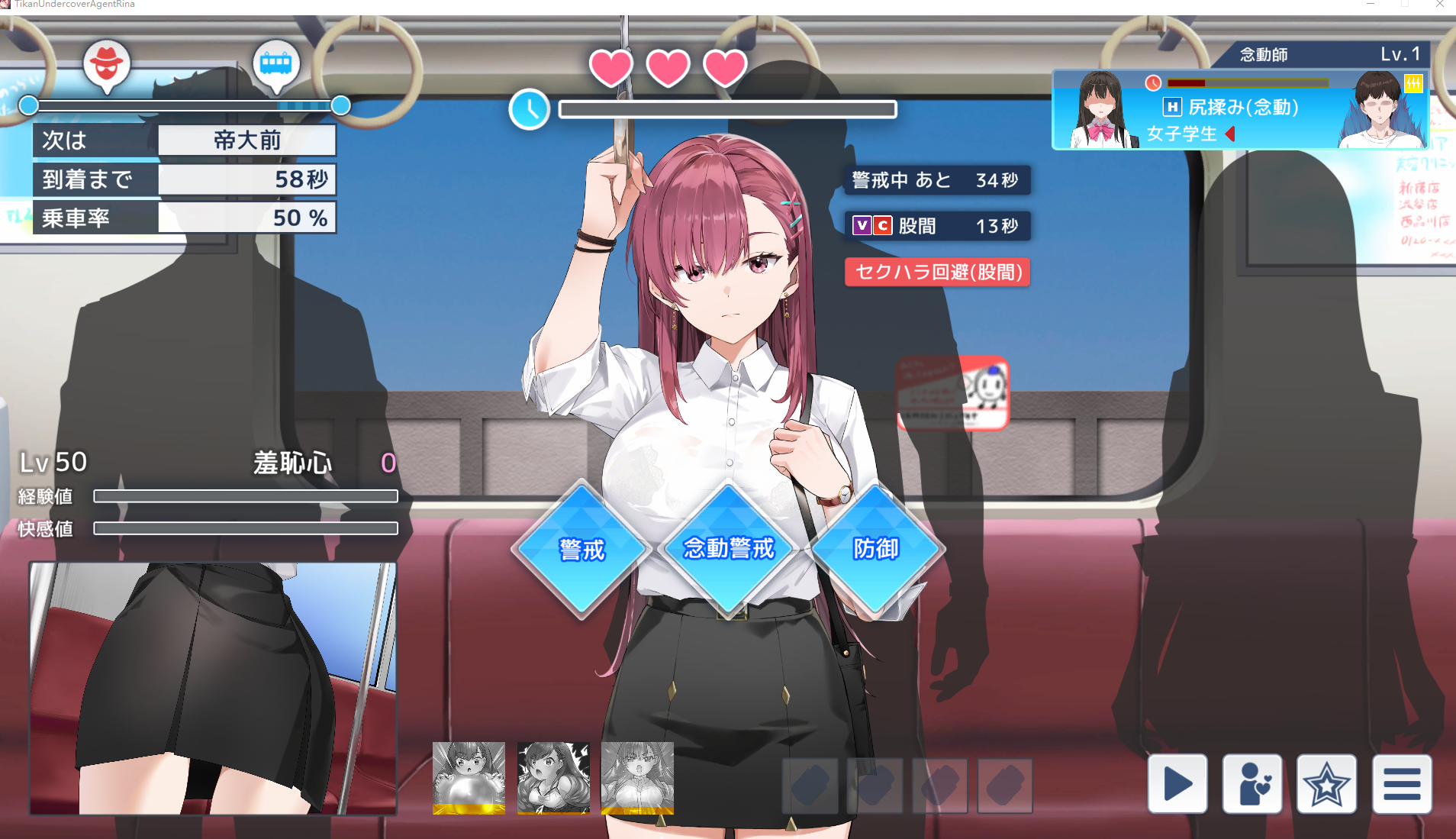Open the star skill menu icon

point(1326,784)
